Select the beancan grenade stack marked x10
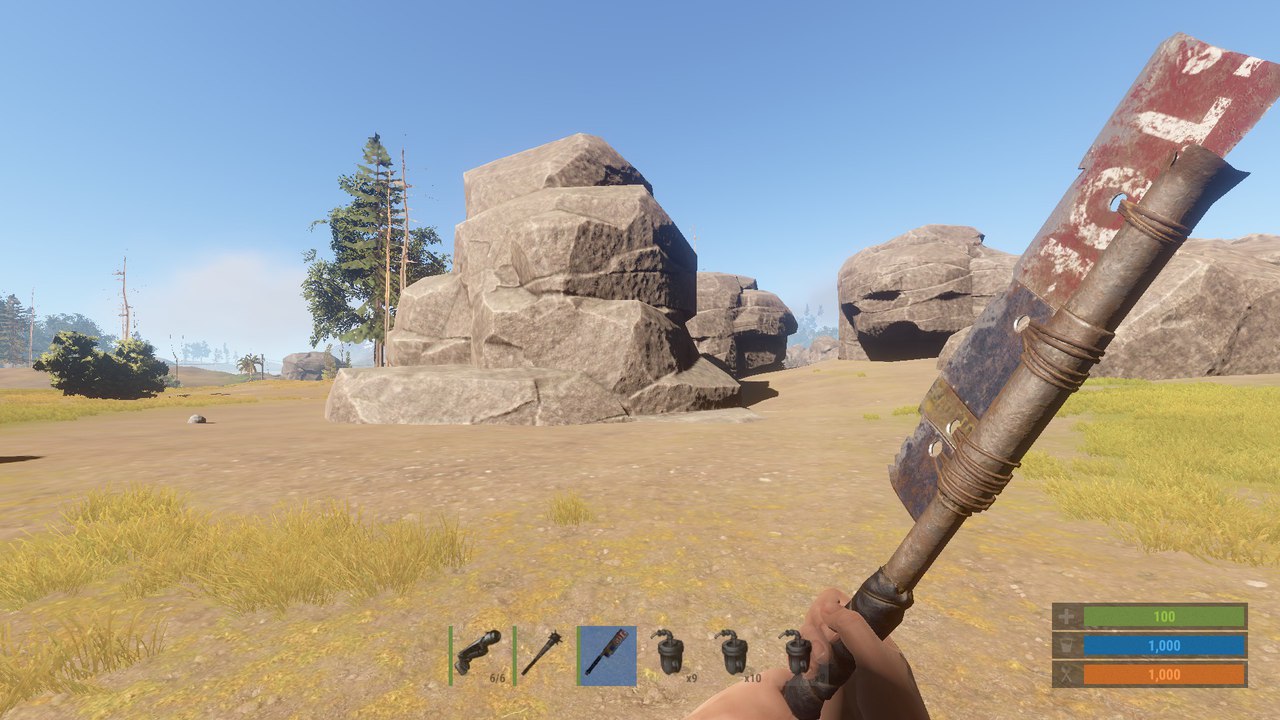 point(735,655)
